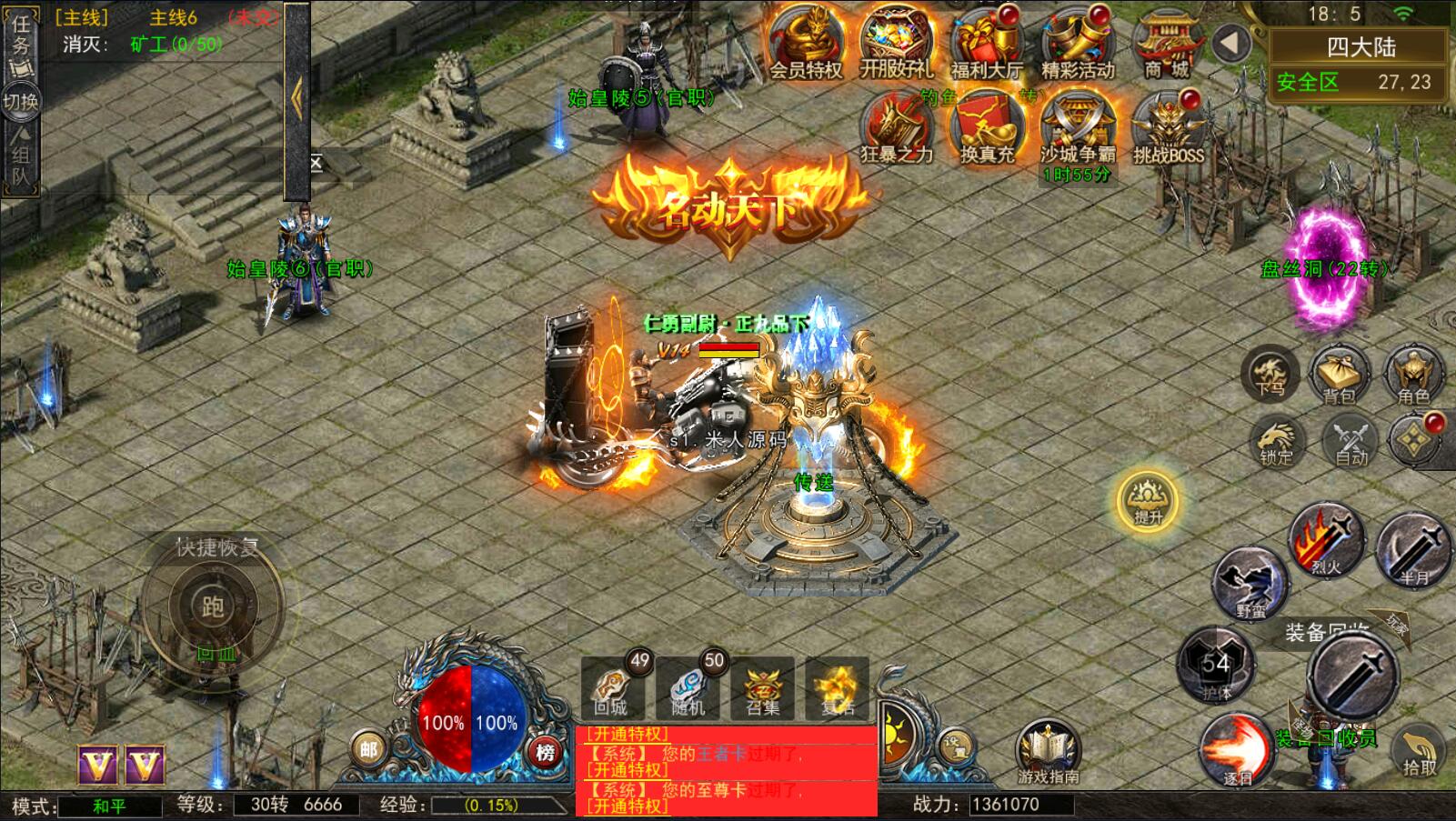Use the 回城 return scroll slot
1456x821 pixels.
coord(612,688)
